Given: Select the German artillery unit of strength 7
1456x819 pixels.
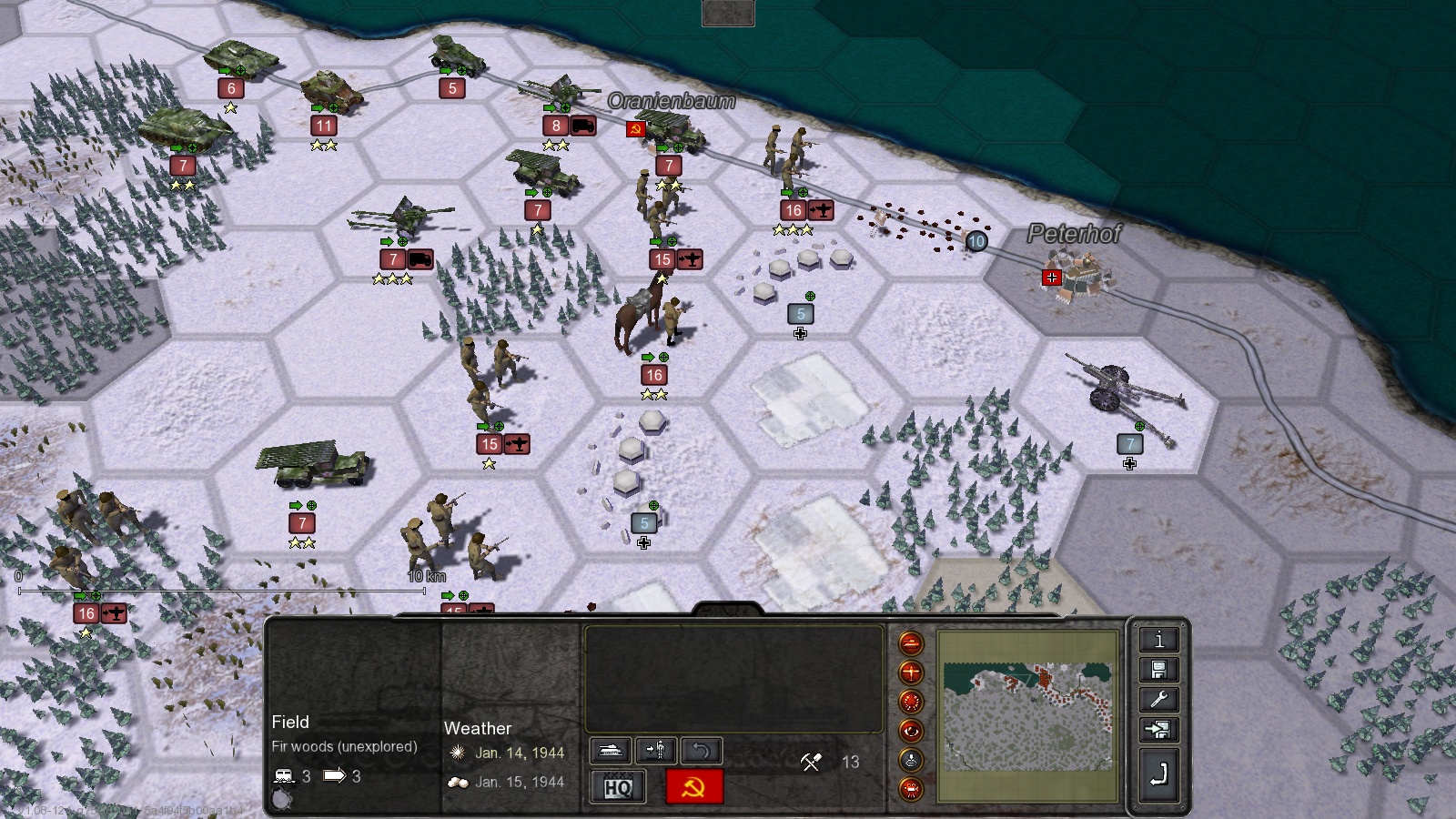Looking at the screenshot, I should 1127,391.
